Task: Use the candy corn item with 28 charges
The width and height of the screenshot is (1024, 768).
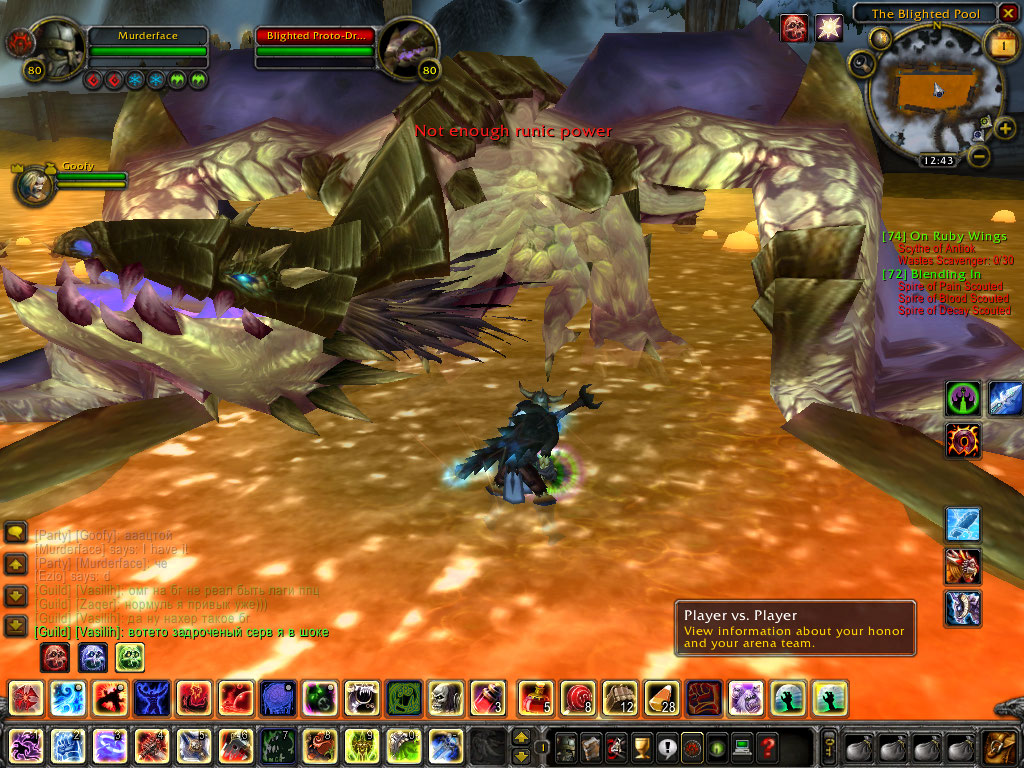Action: [x=661, y=698]
